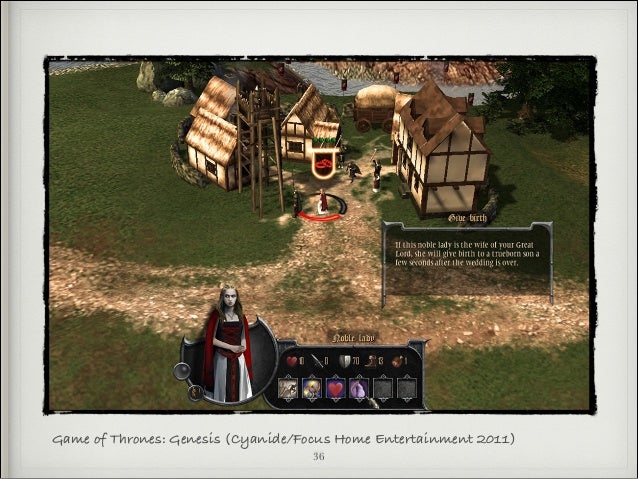
Task: Select the noble lady unit with red ring
Action: 323,203
